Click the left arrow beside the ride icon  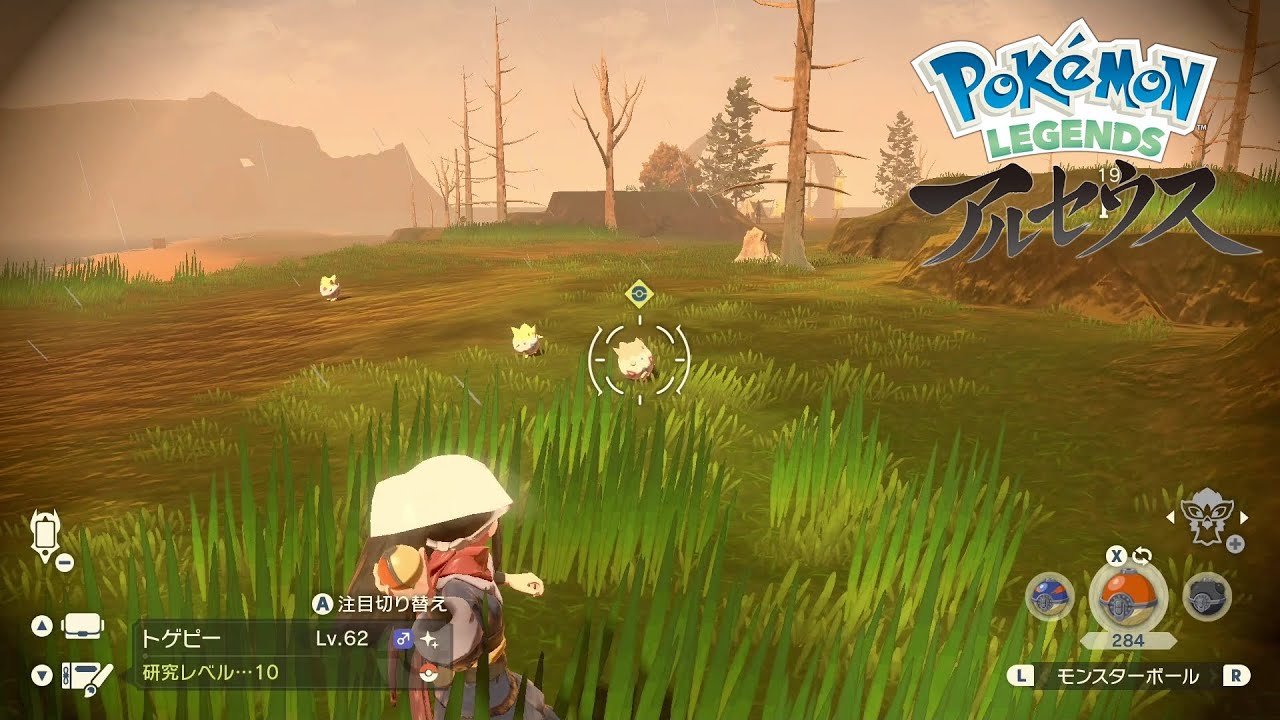point(1170,517)
